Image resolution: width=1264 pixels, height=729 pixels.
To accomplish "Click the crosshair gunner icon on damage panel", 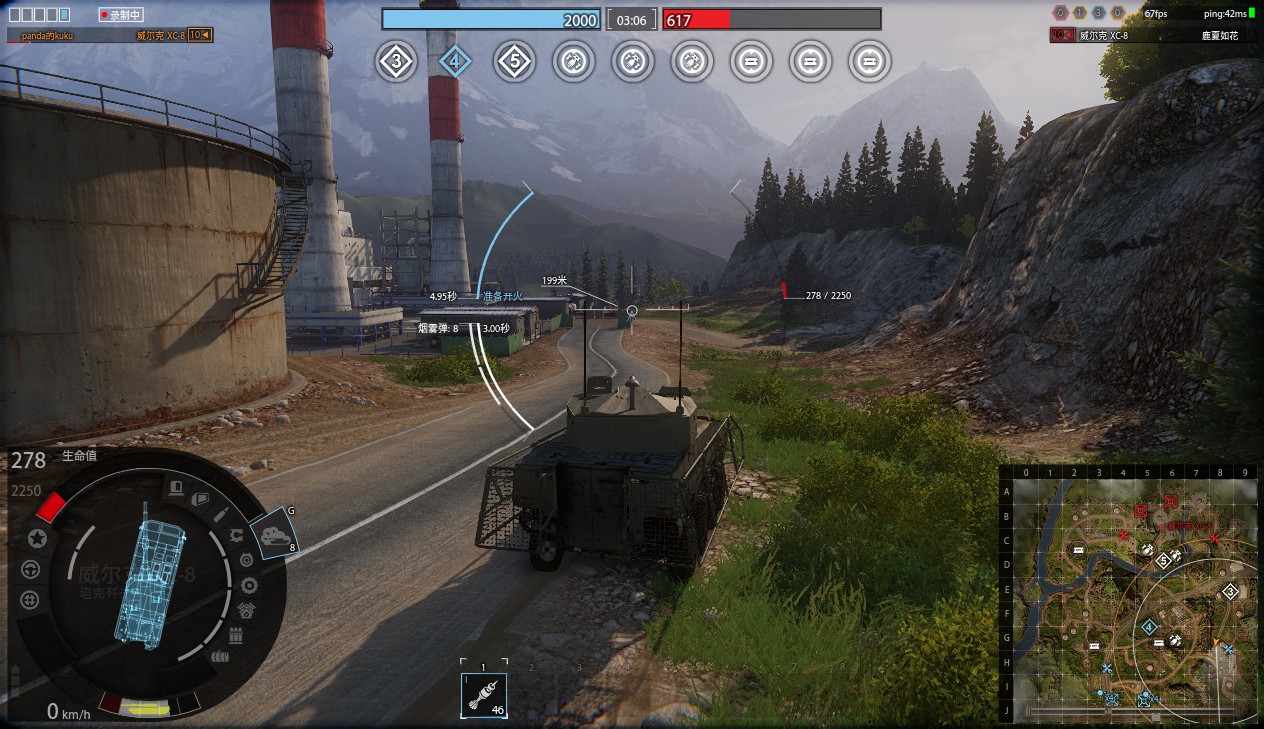I will pos(31,599).
